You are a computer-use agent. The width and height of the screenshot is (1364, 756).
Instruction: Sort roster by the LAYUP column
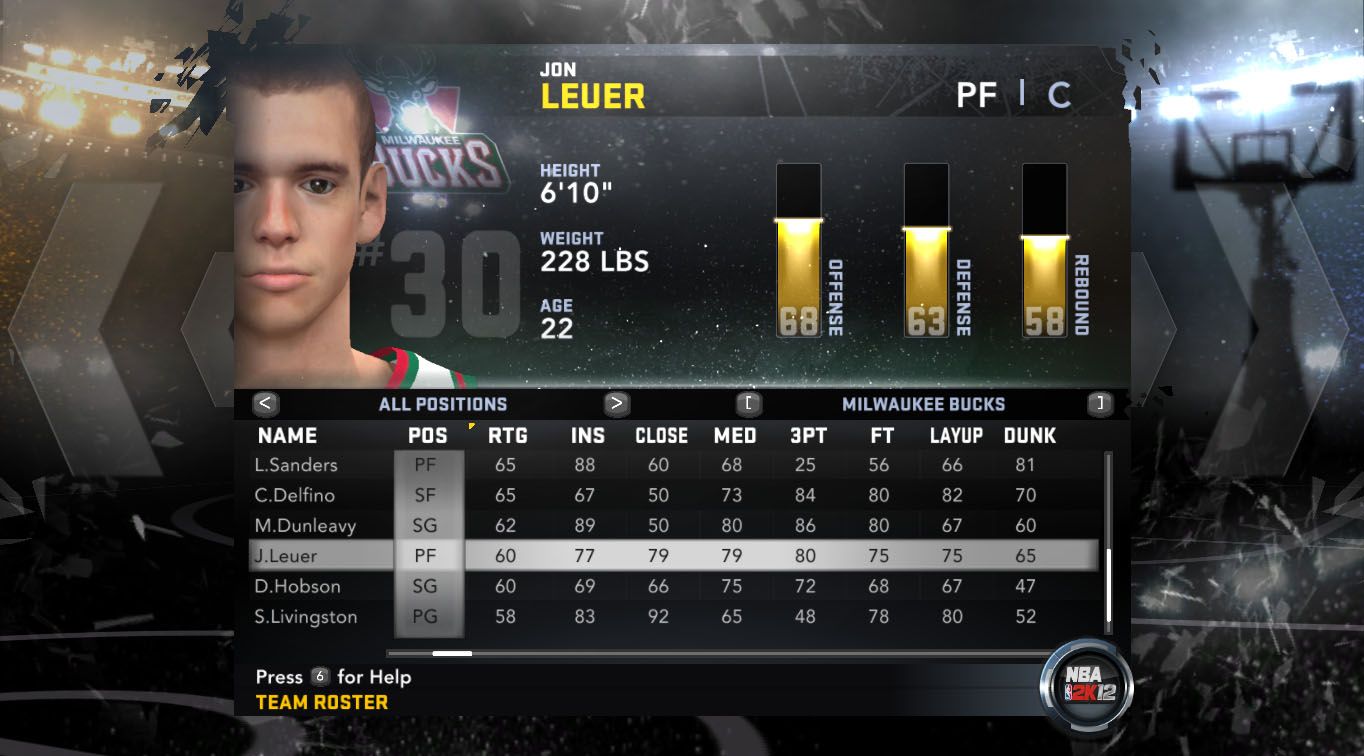[956, 436]
